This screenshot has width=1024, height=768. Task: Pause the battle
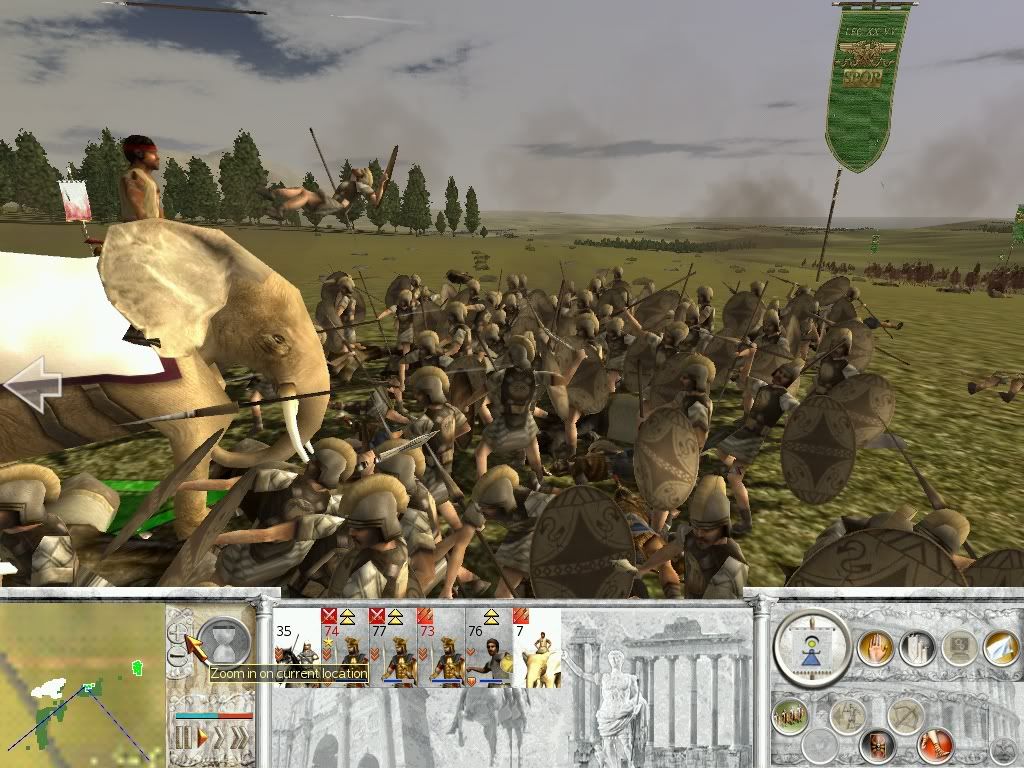coord(183,738)
